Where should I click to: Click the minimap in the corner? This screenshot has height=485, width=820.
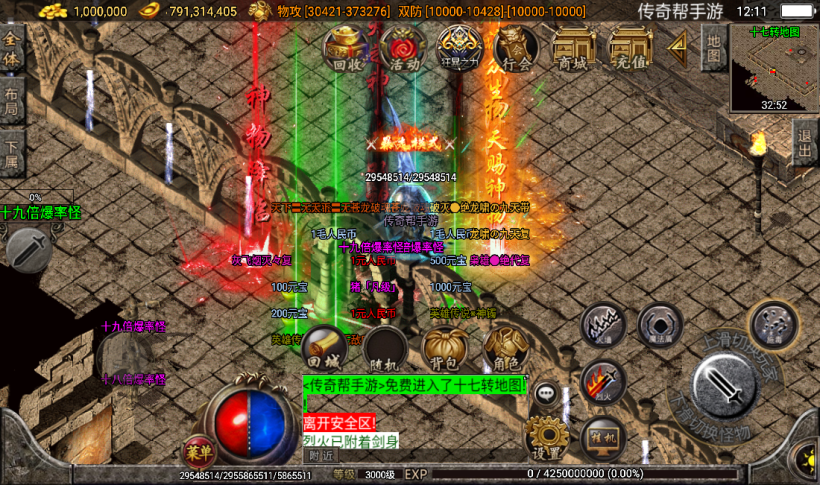click(774, 66)
